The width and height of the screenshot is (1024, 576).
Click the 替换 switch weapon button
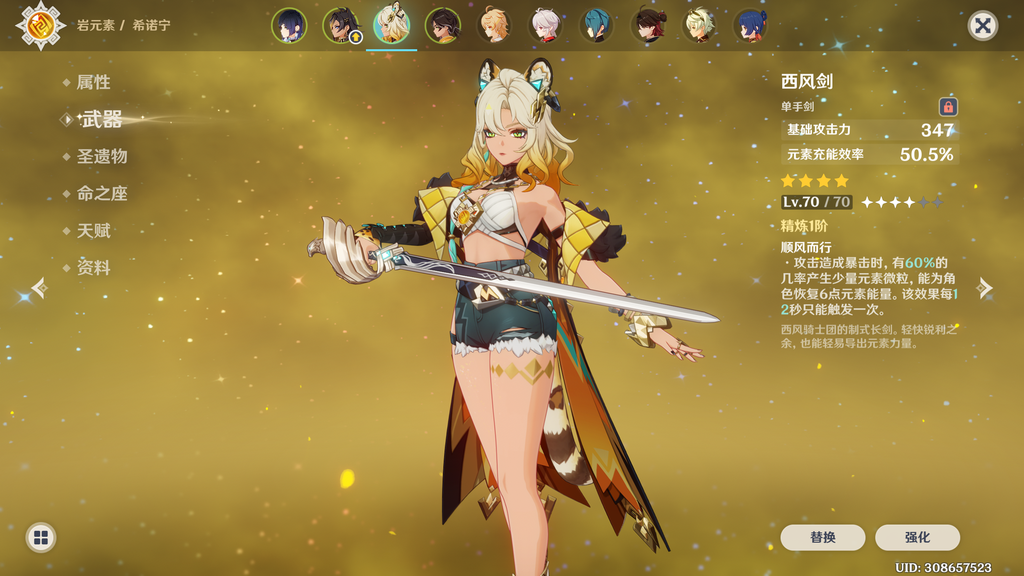(822, 538)
